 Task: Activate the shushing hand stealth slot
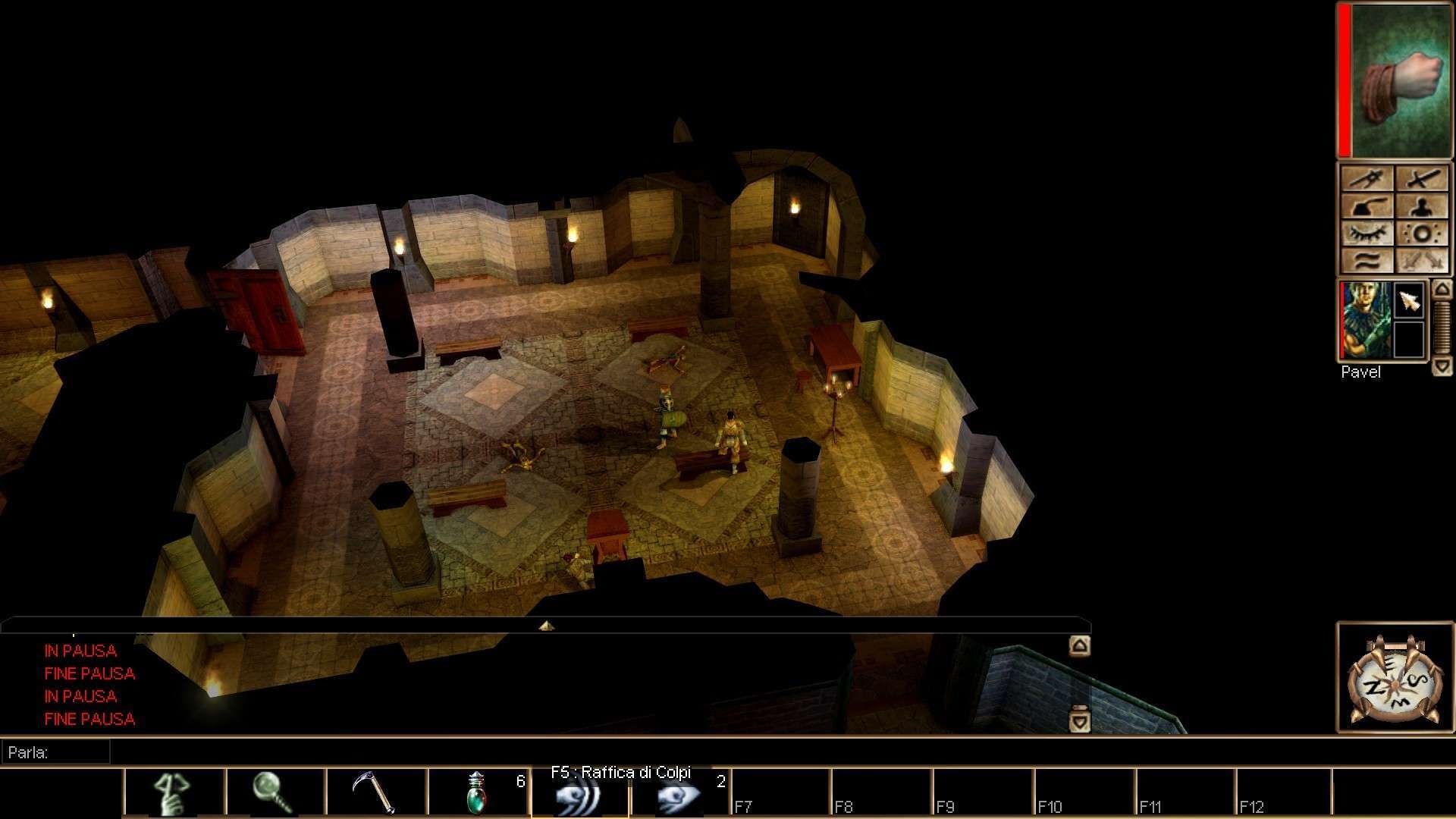[x=174, y=793]
